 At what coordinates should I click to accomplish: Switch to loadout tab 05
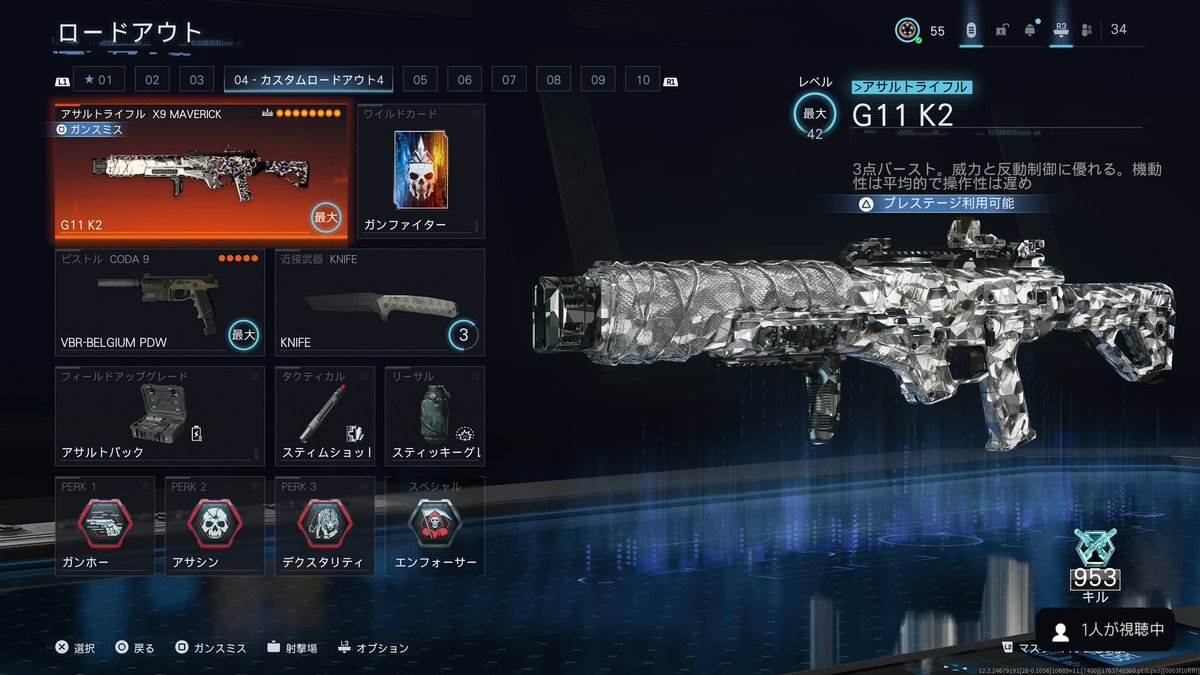(x=420, y=80)
